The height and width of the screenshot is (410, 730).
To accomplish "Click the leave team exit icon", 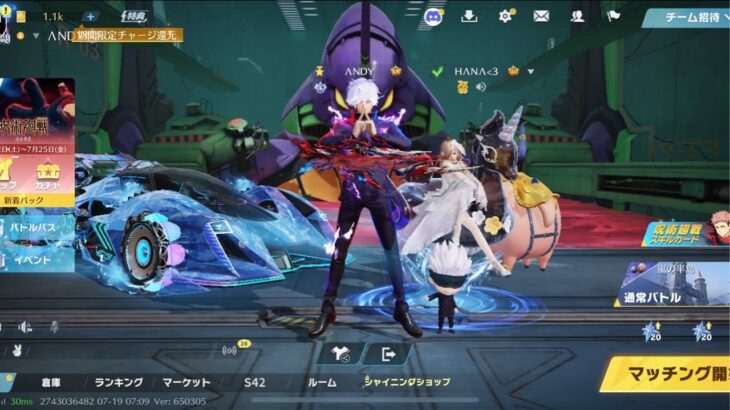I will tap(389, 353).
